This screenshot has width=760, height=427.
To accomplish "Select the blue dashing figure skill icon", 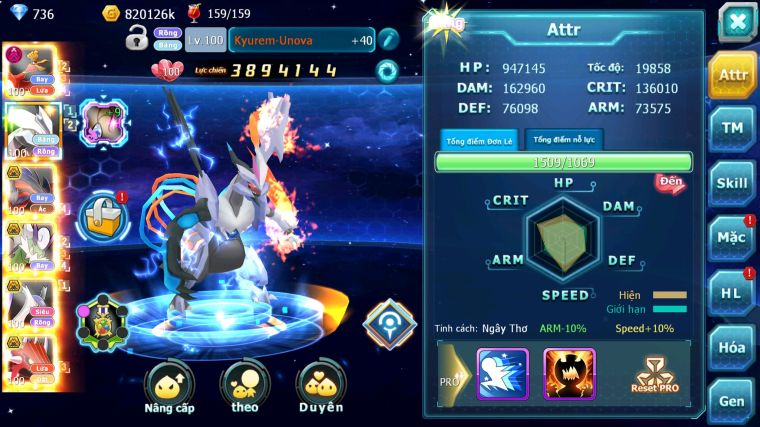I will 502,374.
